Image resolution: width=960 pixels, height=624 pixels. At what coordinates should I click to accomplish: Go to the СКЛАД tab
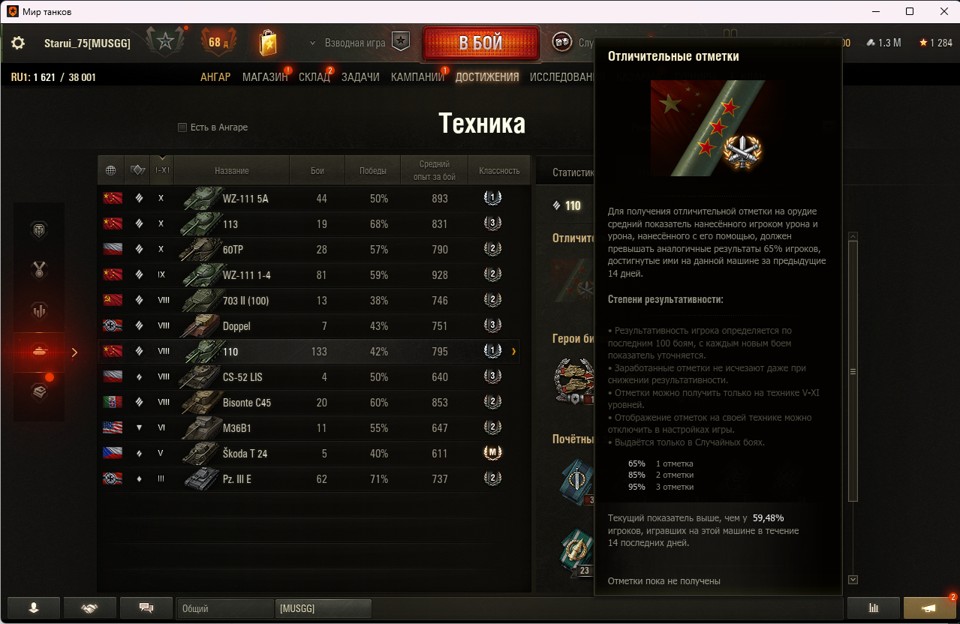[x=314, y=77]
